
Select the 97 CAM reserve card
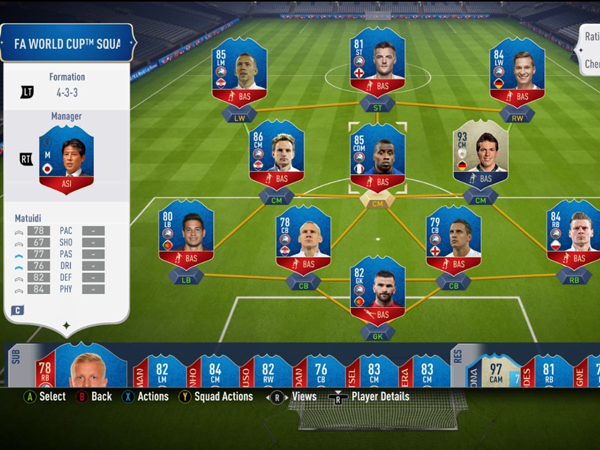497,368
